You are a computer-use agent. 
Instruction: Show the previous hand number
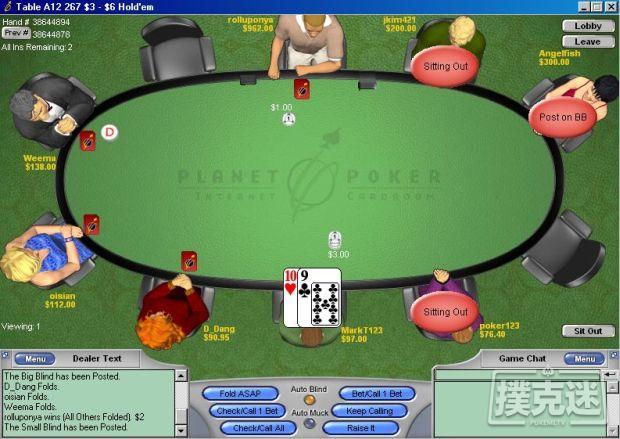(15, 34)
